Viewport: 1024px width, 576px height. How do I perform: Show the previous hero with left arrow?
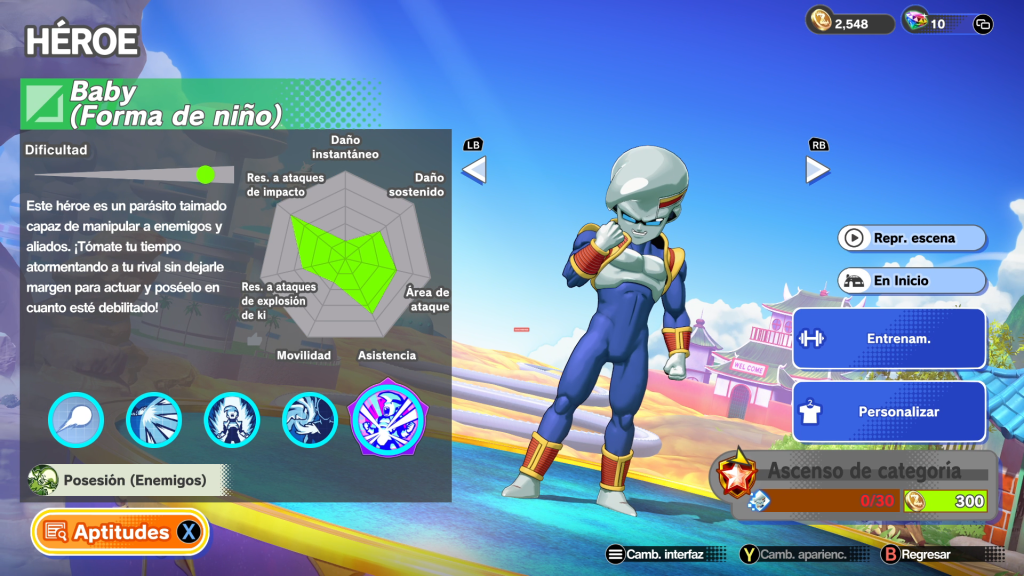473,170
